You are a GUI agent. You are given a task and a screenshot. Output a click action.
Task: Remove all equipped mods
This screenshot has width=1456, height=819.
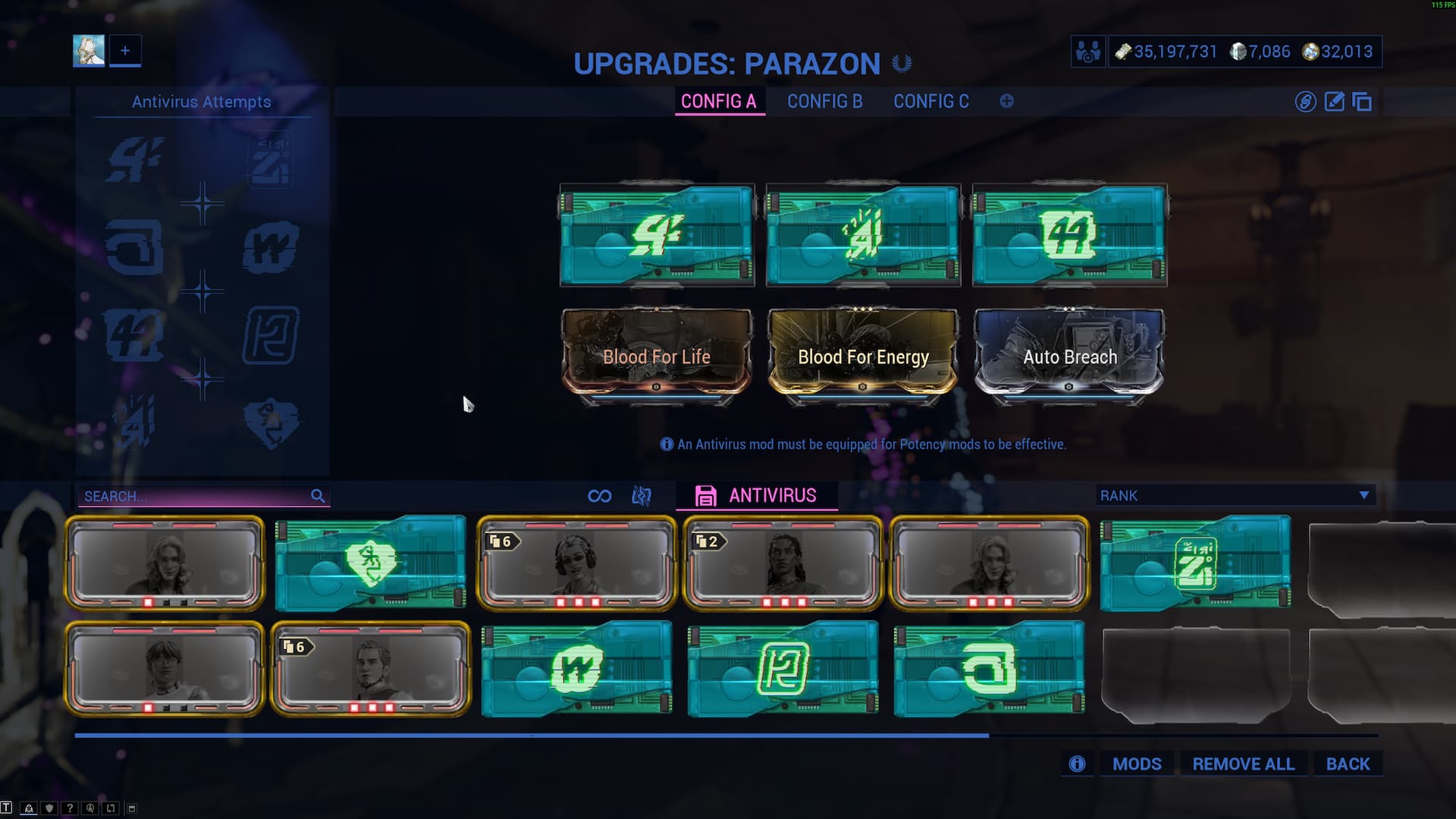click(x=1243, y=764)
